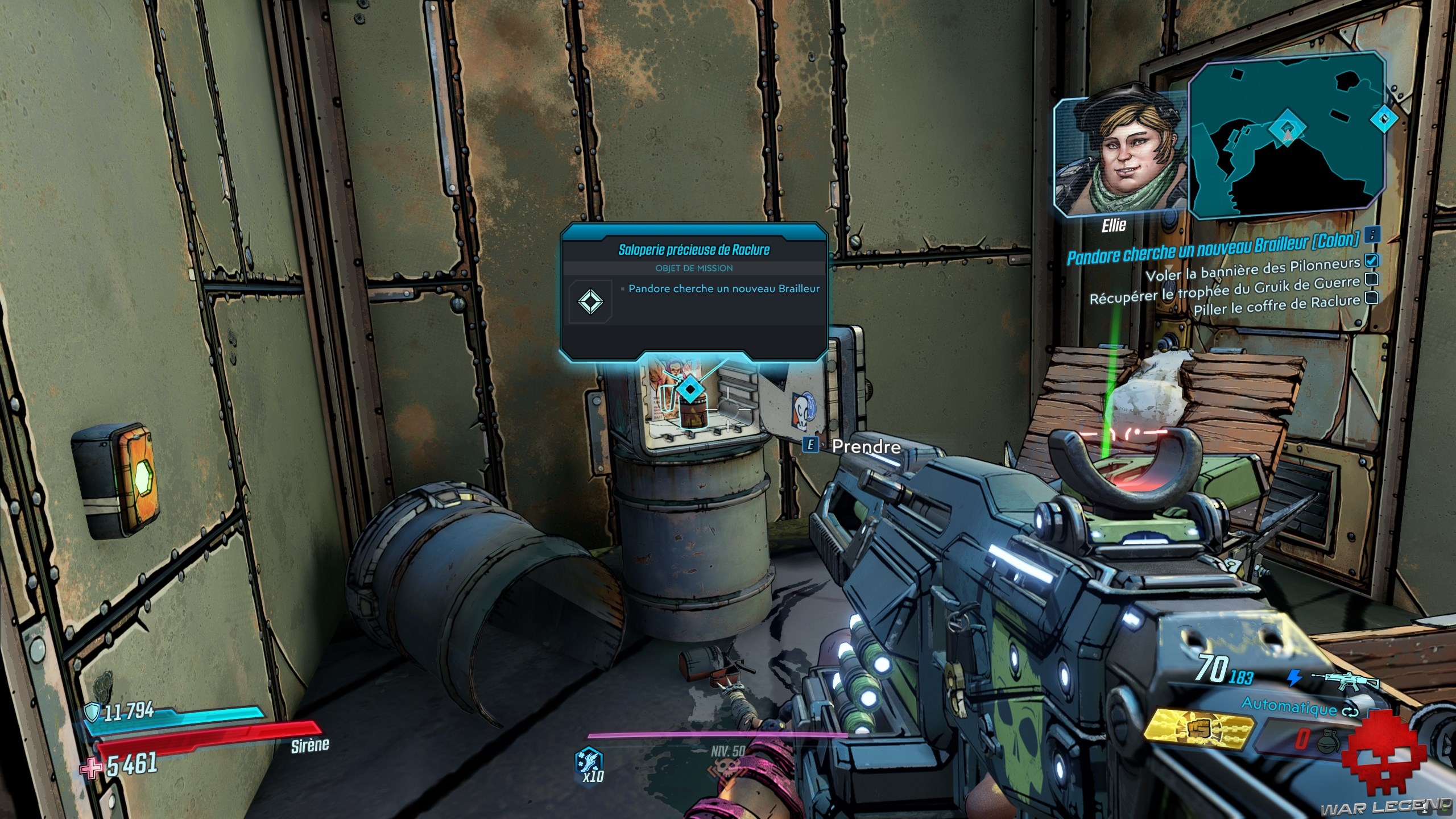Click the mission diamond icon in tooltip
Image resolution: width=1456 pixels, height=819 pixels.
(590, 301)
